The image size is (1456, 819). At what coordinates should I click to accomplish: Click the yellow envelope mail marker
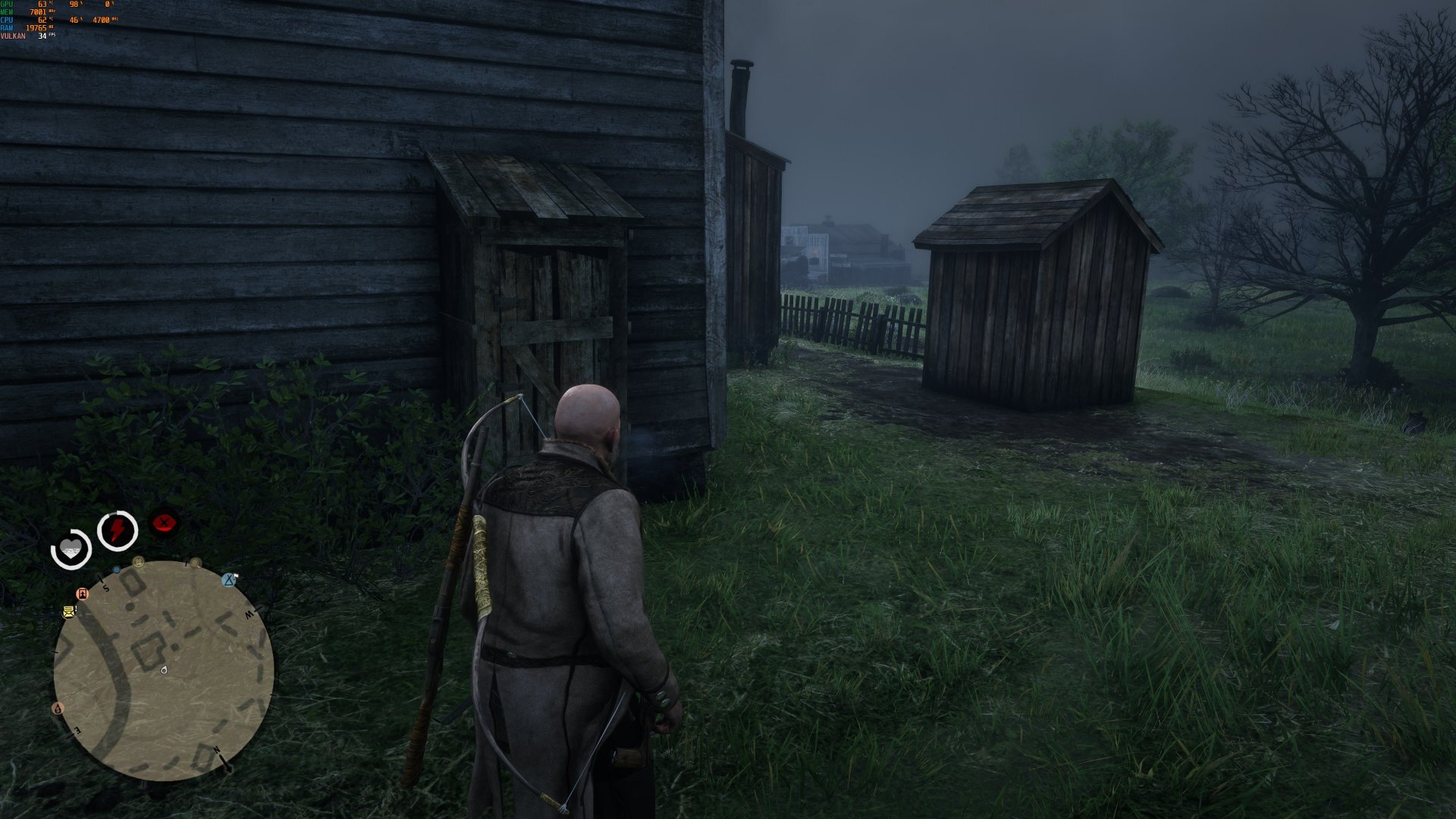pos(69,611)
